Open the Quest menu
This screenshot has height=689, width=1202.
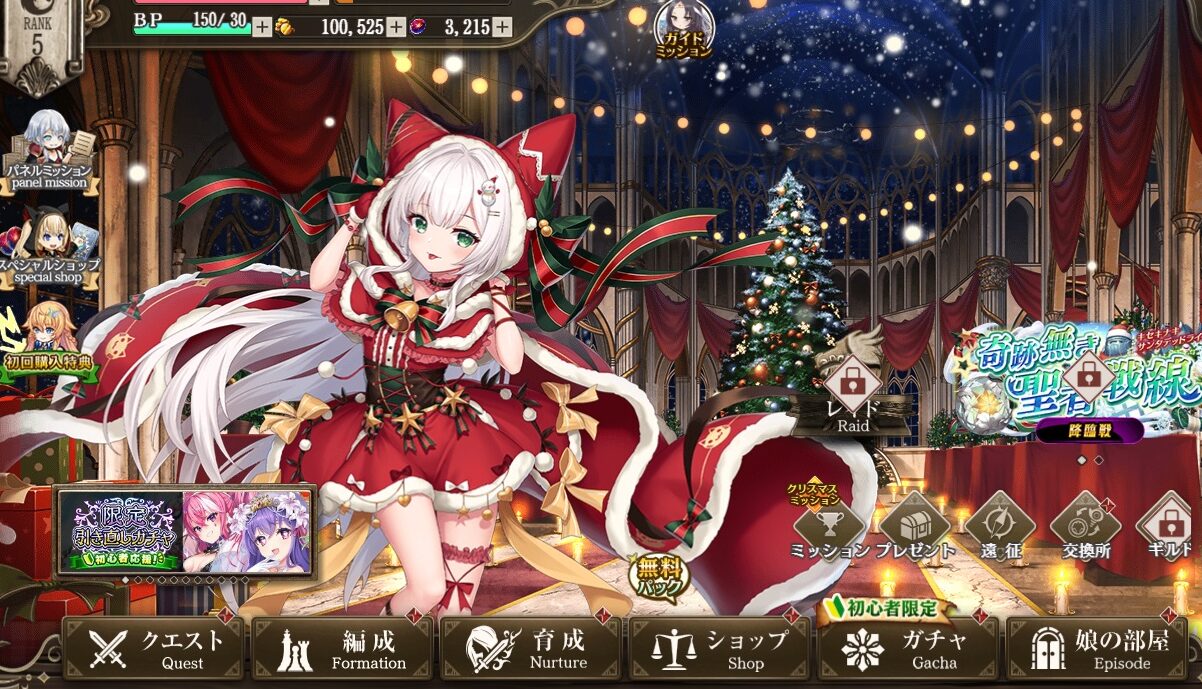(153, 648)
